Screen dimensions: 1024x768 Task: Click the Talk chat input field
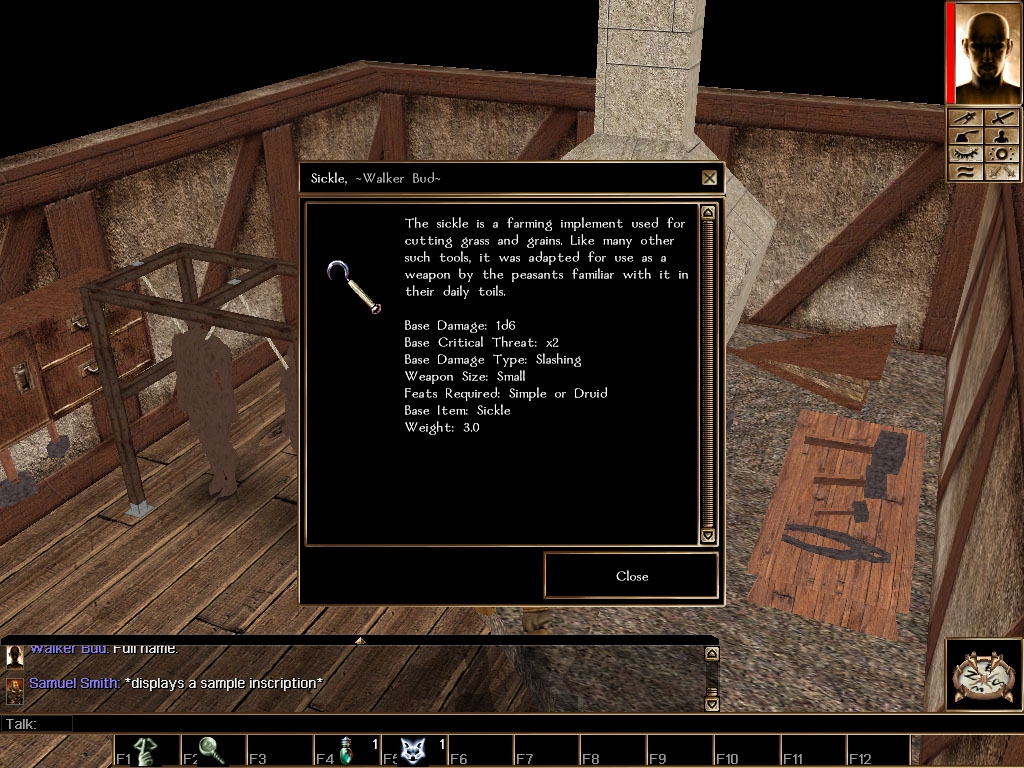[x=390, y=723]
